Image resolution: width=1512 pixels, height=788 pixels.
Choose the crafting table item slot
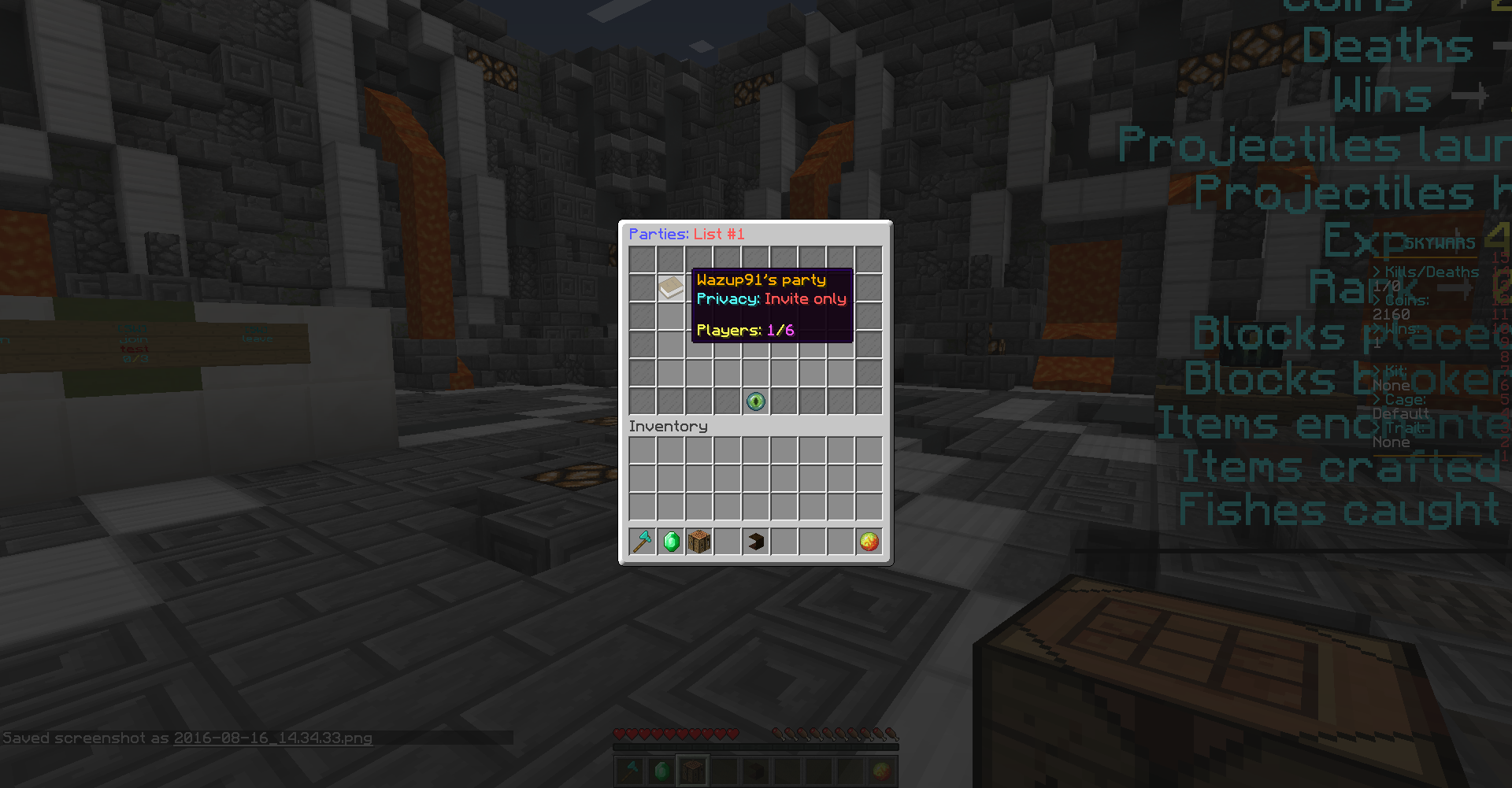[x=699, y=542]
